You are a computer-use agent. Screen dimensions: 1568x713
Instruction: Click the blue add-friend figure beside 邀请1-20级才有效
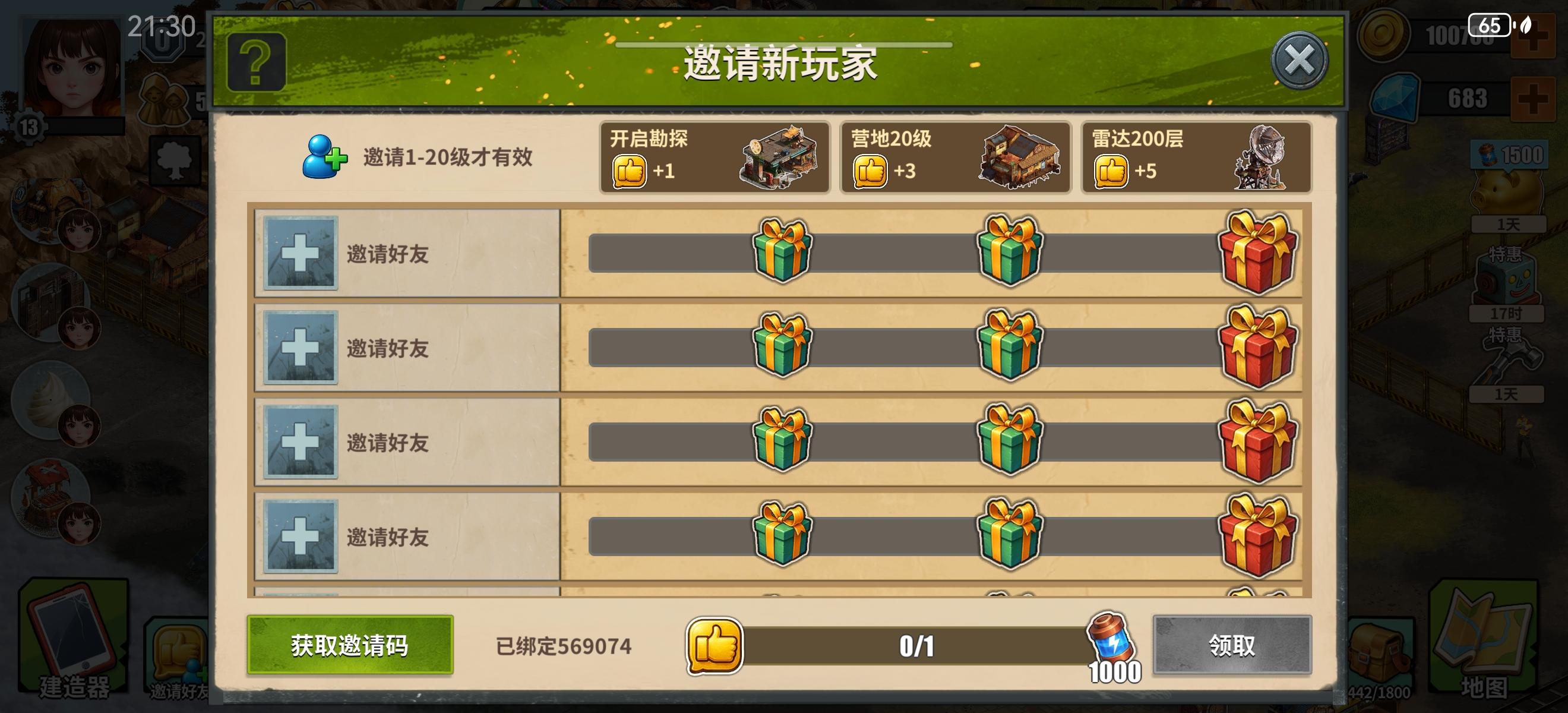(x=323, y=157)
